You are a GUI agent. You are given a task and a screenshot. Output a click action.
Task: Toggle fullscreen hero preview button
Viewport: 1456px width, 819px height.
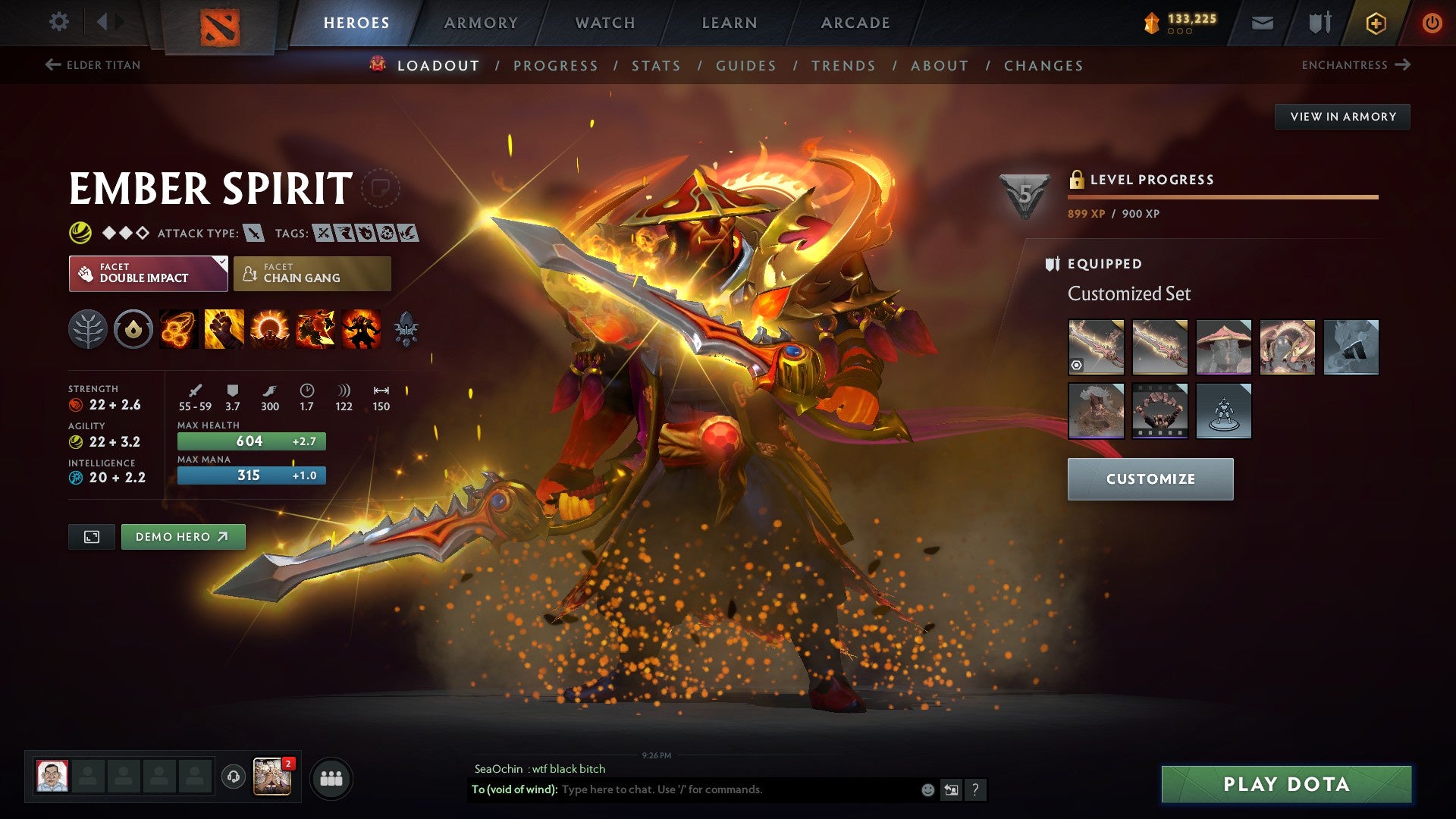click(91, 536)
